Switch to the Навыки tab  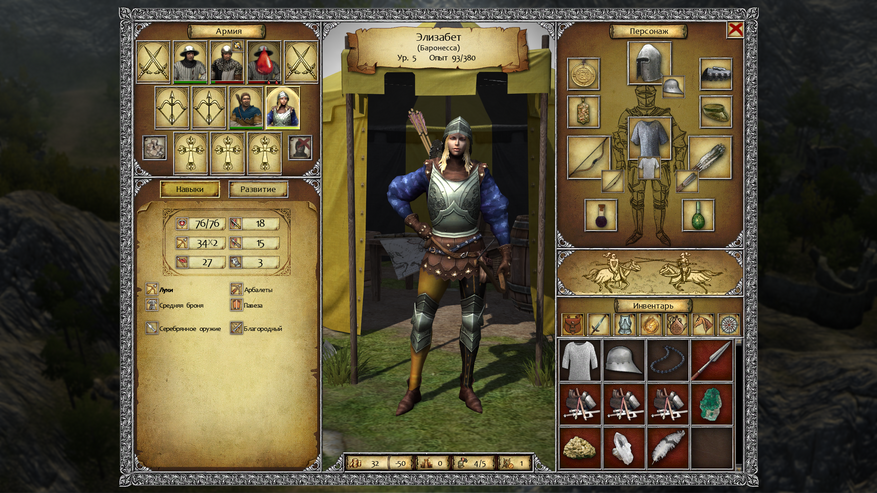point(190,189)
